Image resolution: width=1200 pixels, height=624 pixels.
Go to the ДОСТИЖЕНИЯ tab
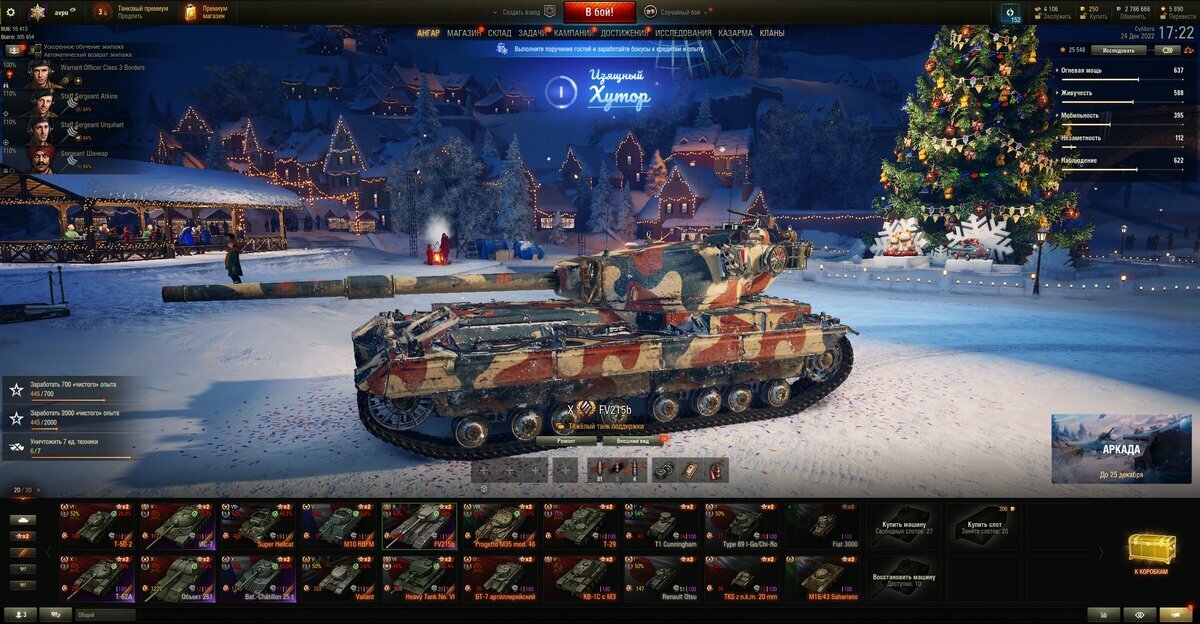tap(624, 33)
